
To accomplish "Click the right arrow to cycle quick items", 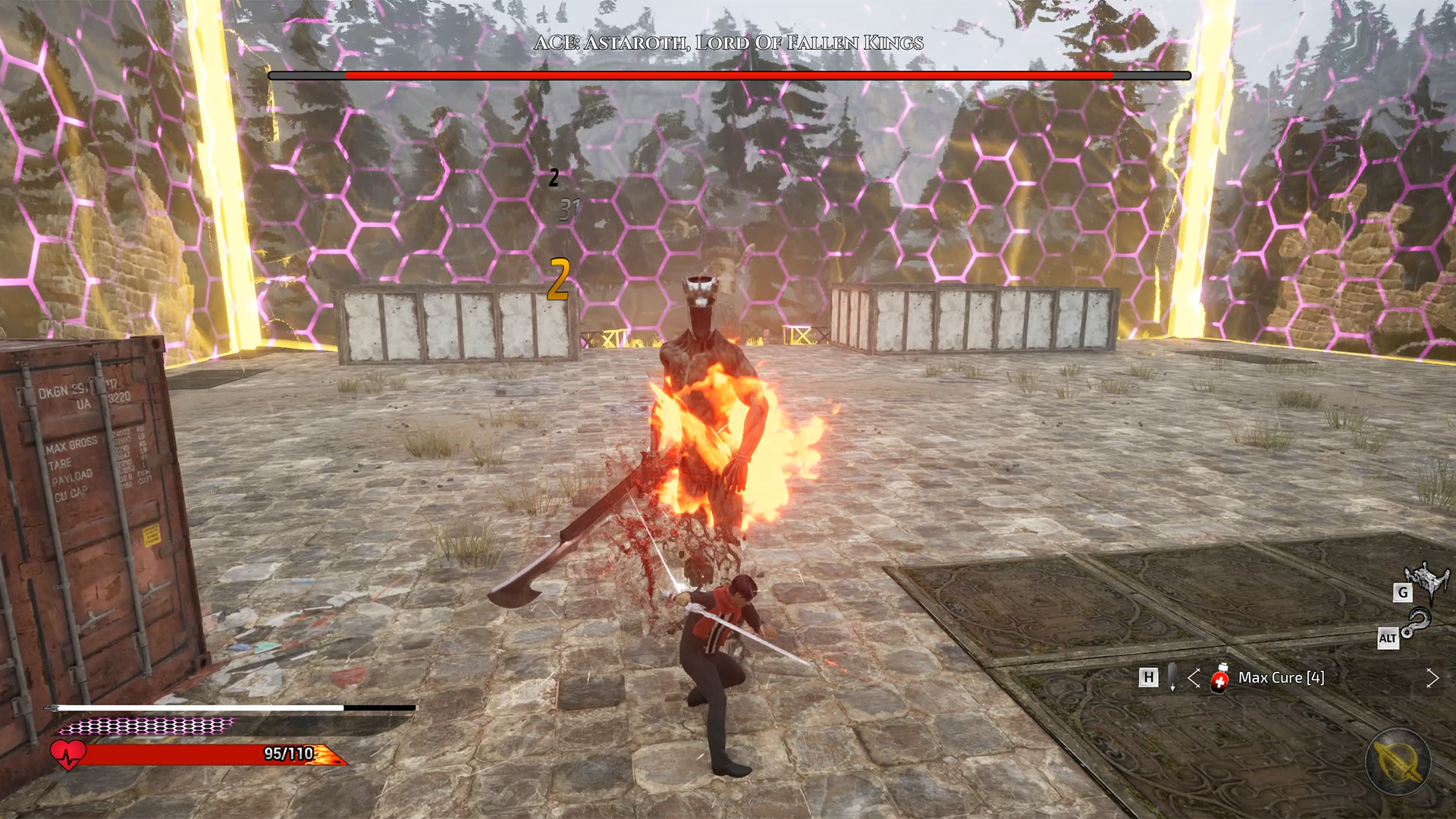I will [x=1433, y=679].
